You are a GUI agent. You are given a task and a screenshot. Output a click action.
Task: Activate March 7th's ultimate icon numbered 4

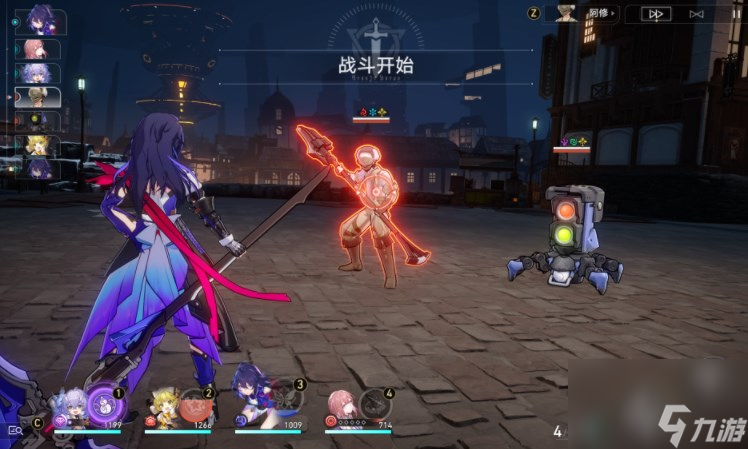[x=375, y=404]
